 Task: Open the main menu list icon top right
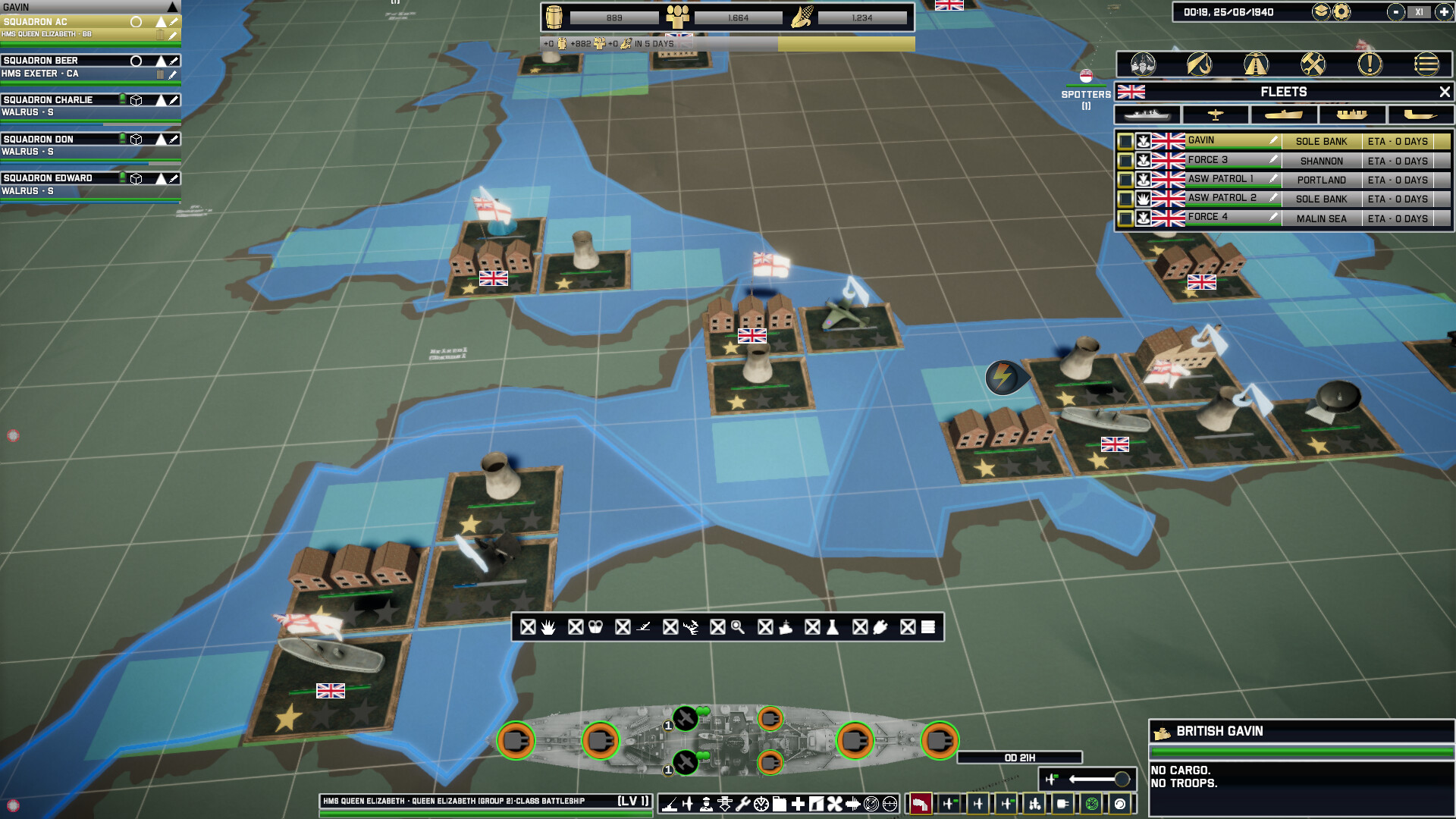(x=1426, y=65)
